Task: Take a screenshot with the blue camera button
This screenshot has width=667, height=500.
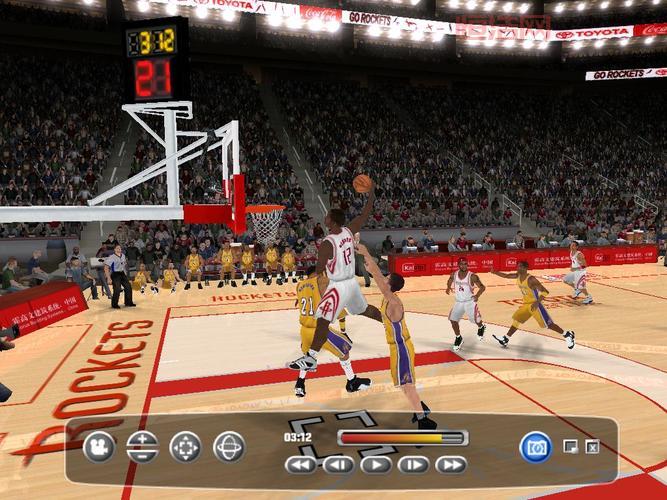Action: coord(536,446)
